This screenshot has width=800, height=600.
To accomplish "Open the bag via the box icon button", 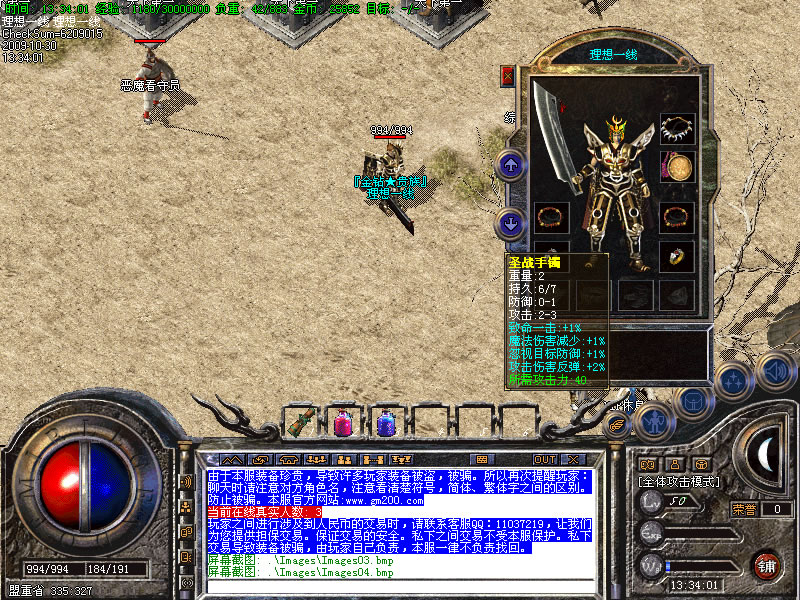I will point(692,400).
